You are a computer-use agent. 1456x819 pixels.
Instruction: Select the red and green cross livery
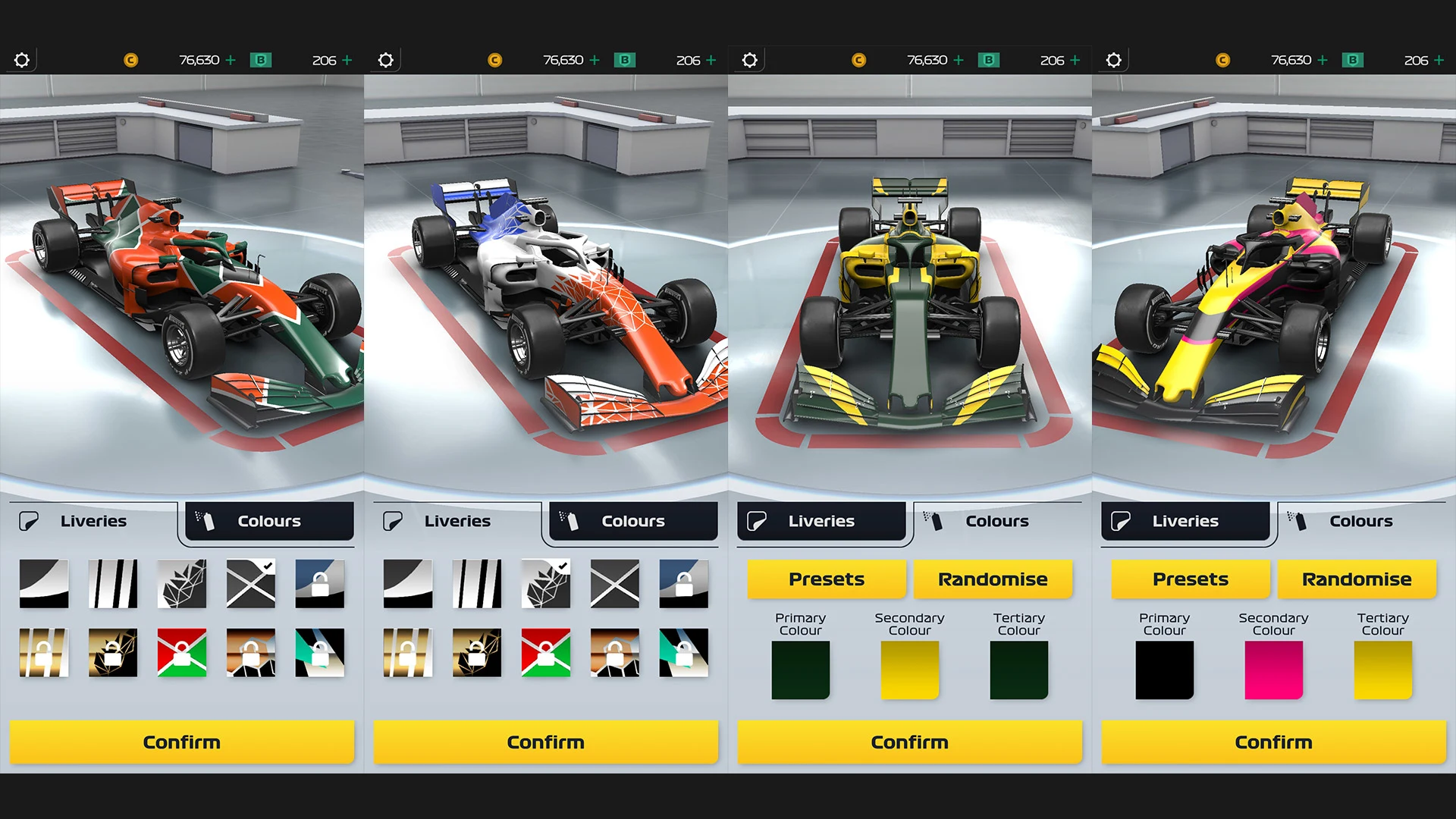[x=181, y=653]
